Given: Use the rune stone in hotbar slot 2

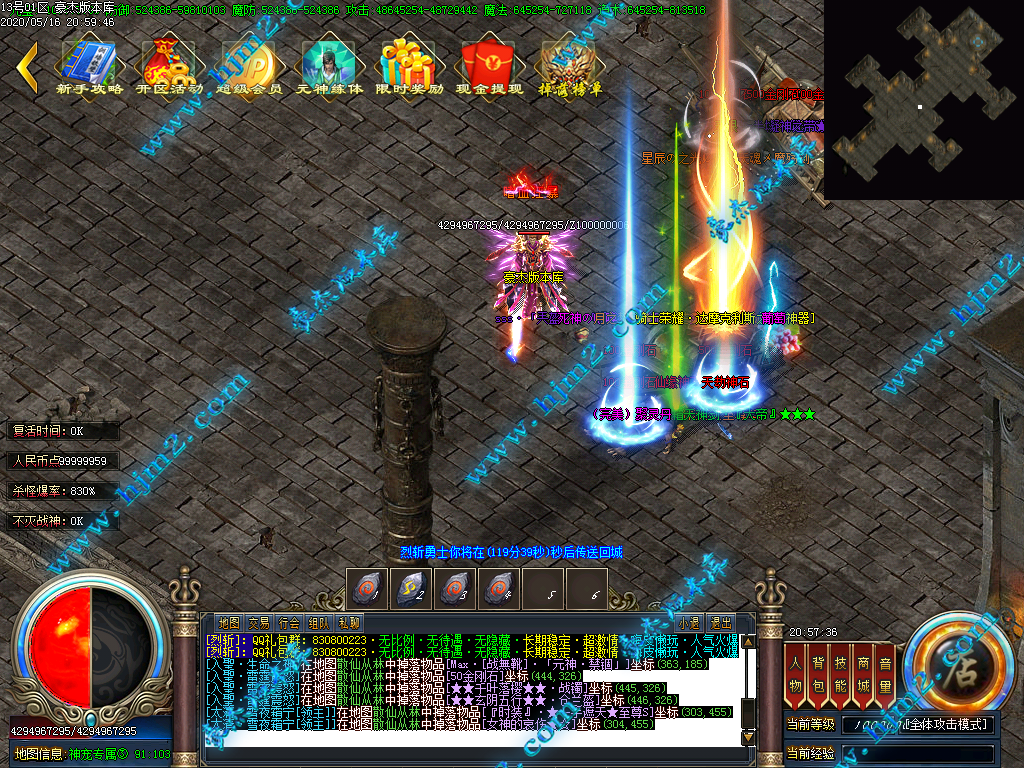Looking at the screenshot, I should 413,588.
